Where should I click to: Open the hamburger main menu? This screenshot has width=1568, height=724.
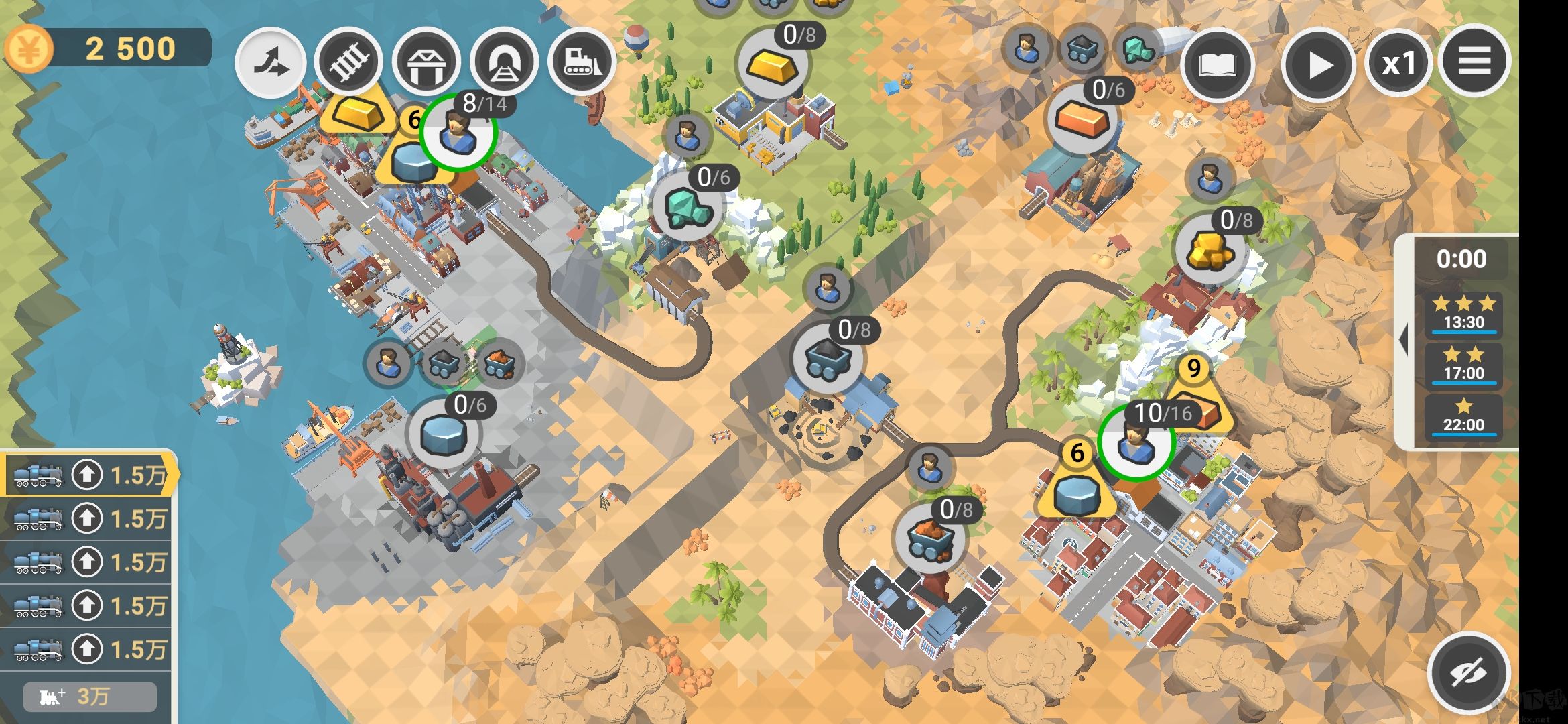point(1475,62)
